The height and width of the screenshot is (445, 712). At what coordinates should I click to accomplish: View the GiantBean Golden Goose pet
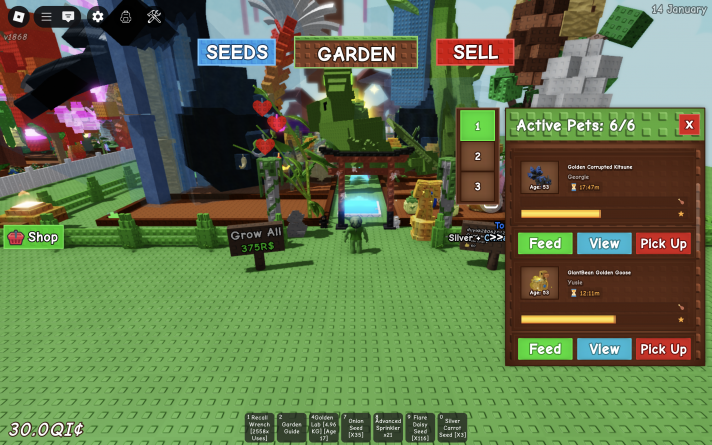pyautogui.click(x=604, y=349)
